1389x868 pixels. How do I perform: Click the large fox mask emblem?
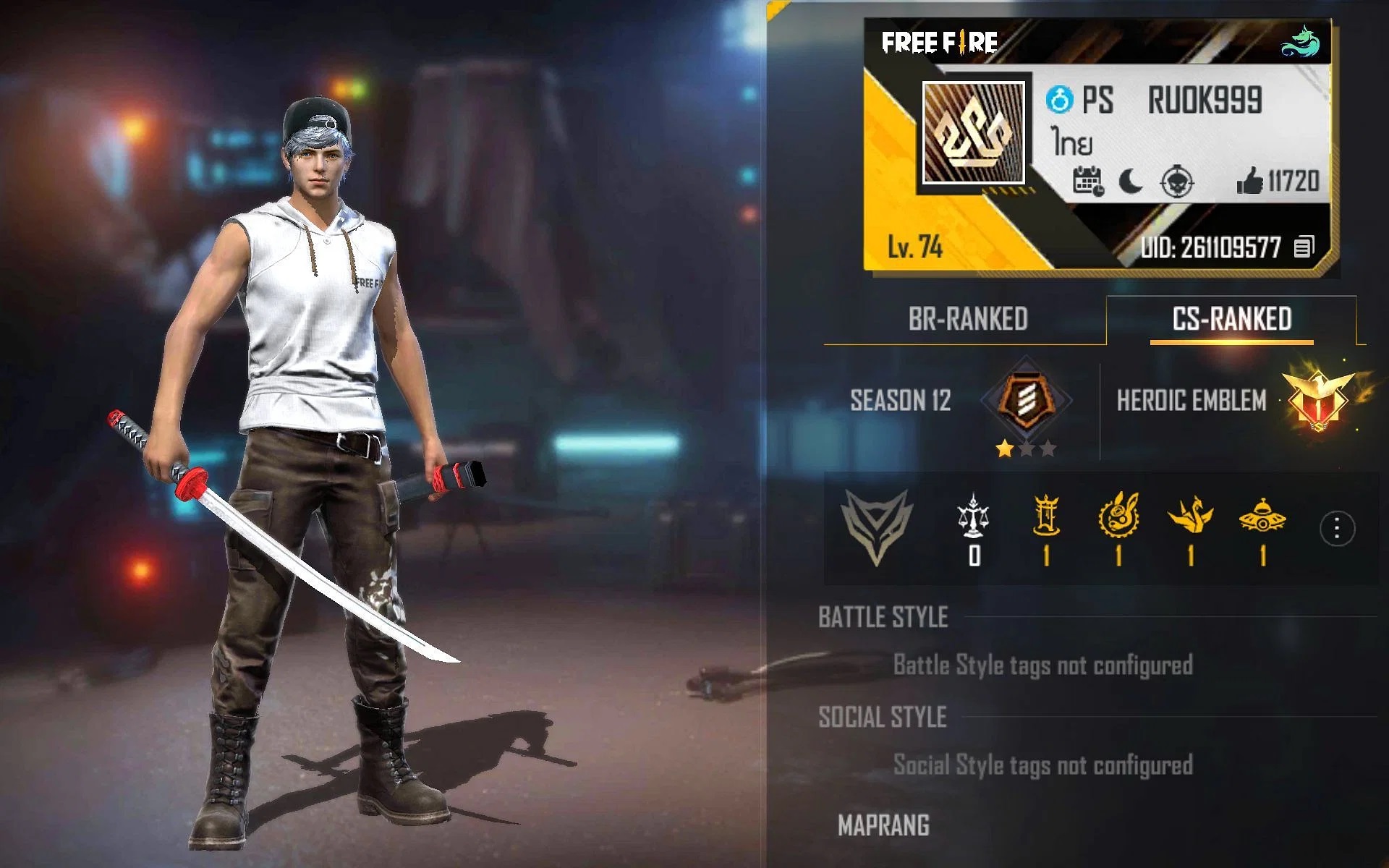pos(876,527)
